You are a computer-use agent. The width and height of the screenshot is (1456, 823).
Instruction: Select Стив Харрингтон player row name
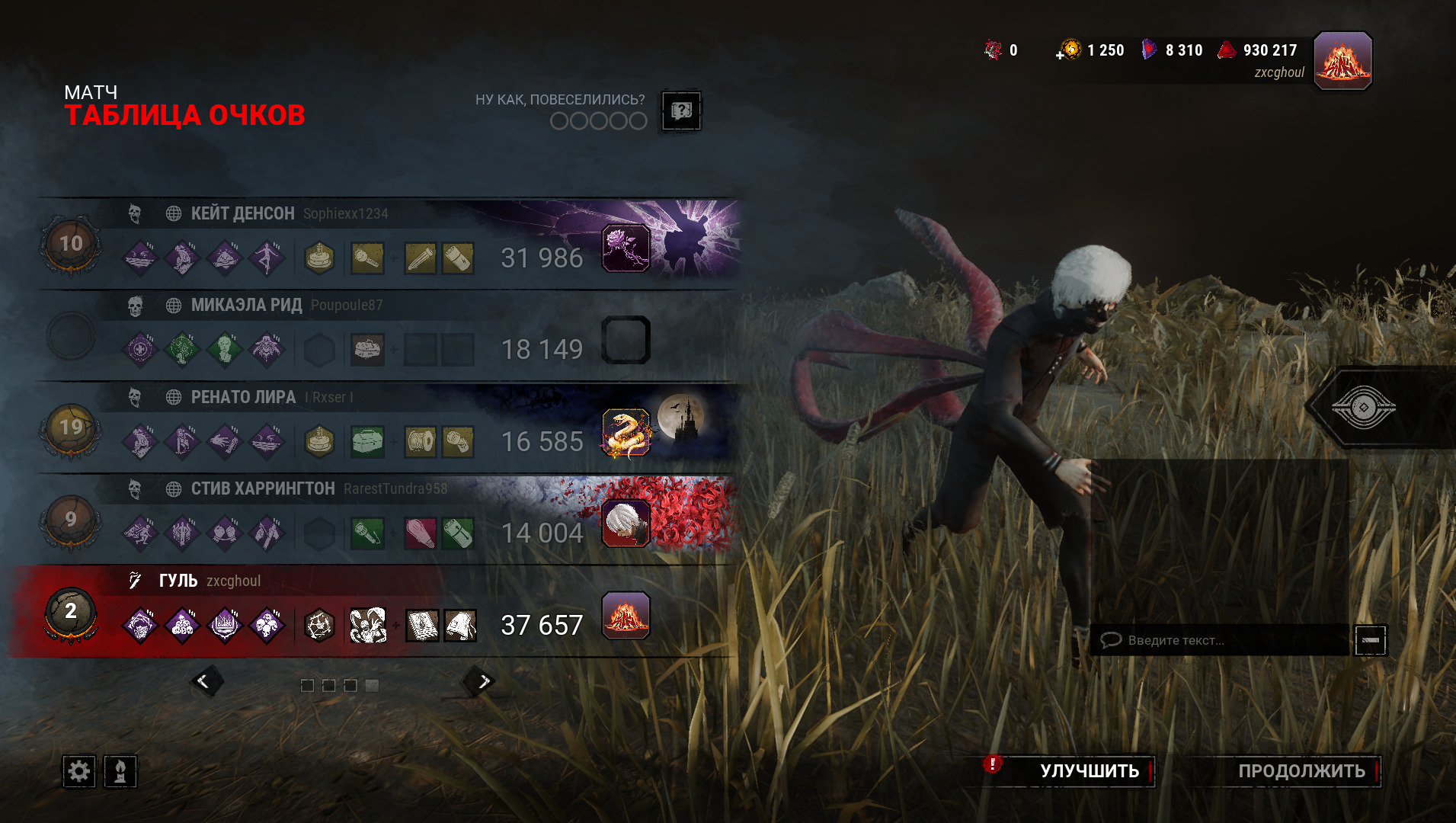click(263, 488)
